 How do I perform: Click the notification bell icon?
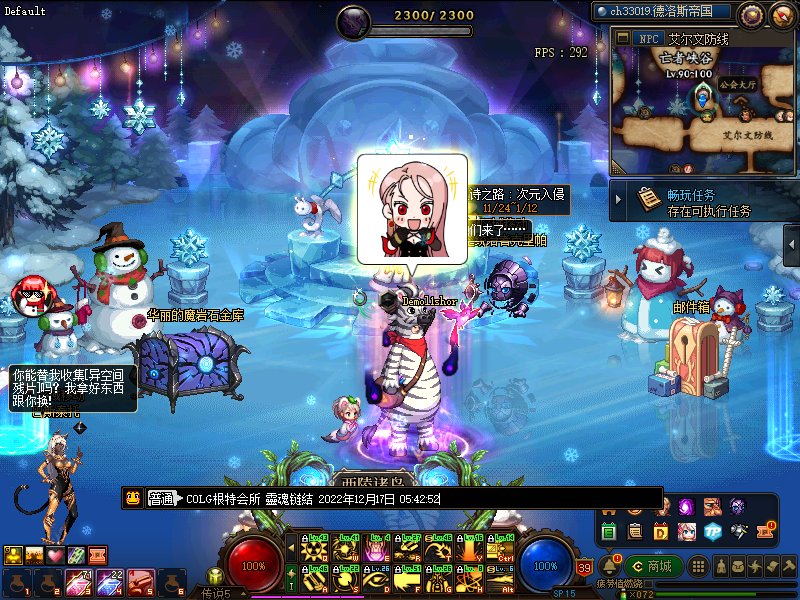pyautogui.click(x=610, y=565)
